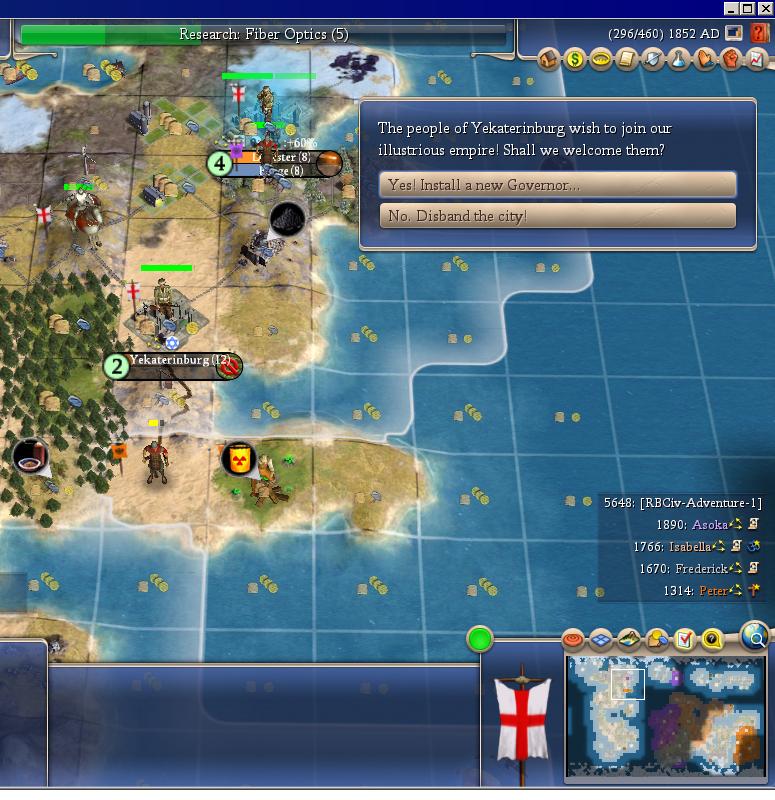This screenshot has width=775, height=800.
Task: Choose 'No. Disband the city!'
Action: (557, 216)
